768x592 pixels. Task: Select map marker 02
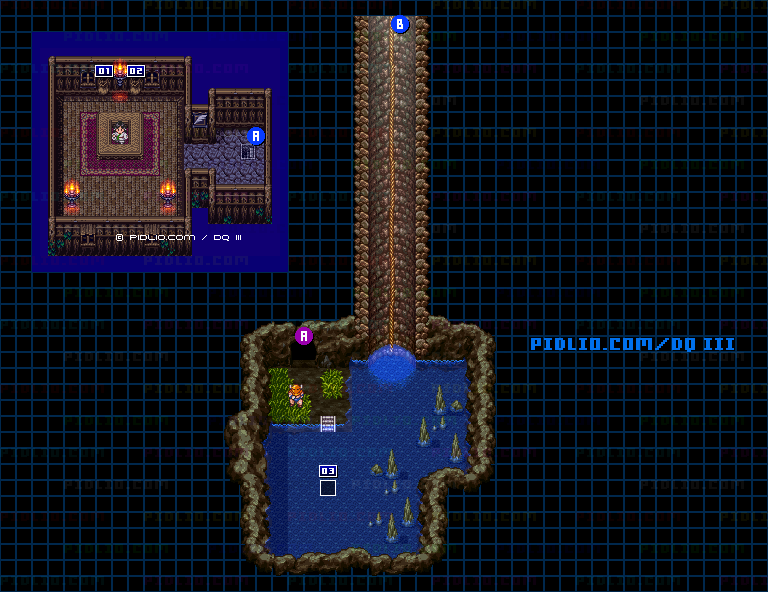pyautogui.click(x=136, y=71)
